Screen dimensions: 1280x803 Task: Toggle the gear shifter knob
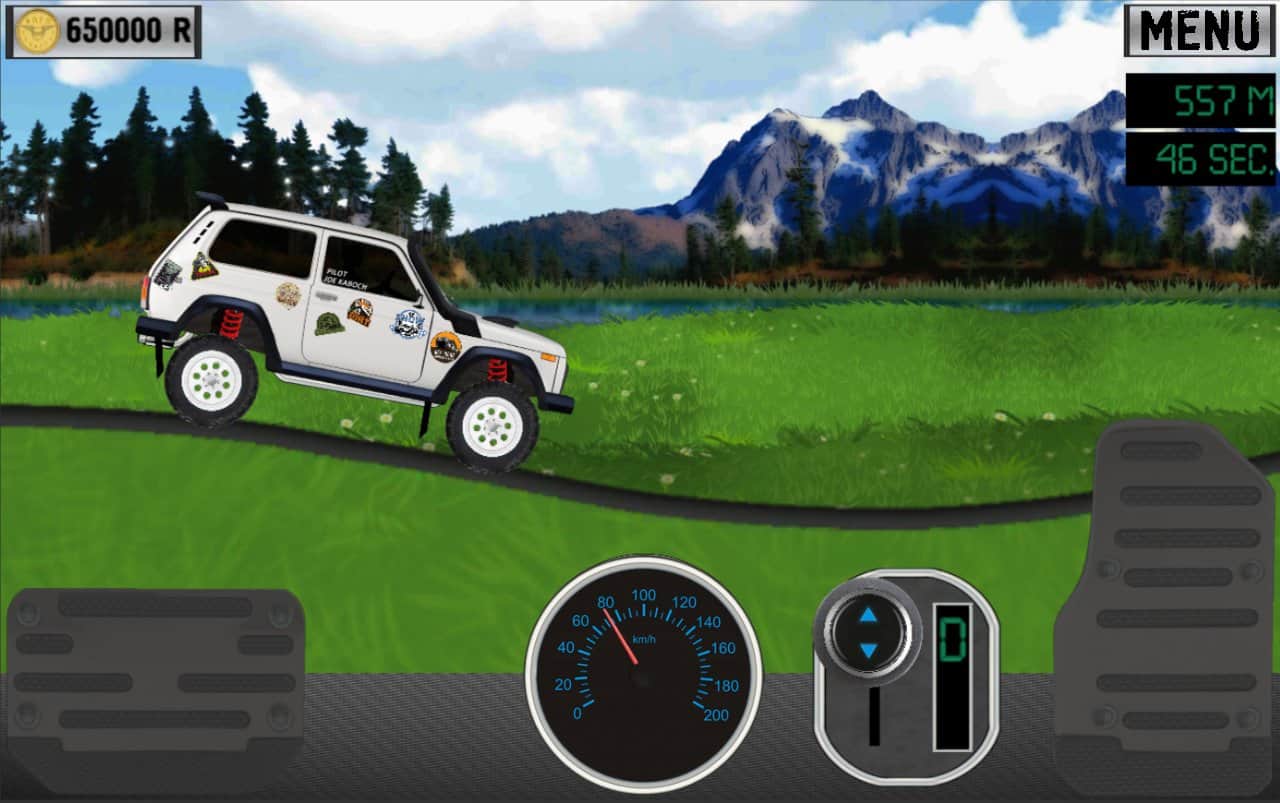[x=866, y=633]
